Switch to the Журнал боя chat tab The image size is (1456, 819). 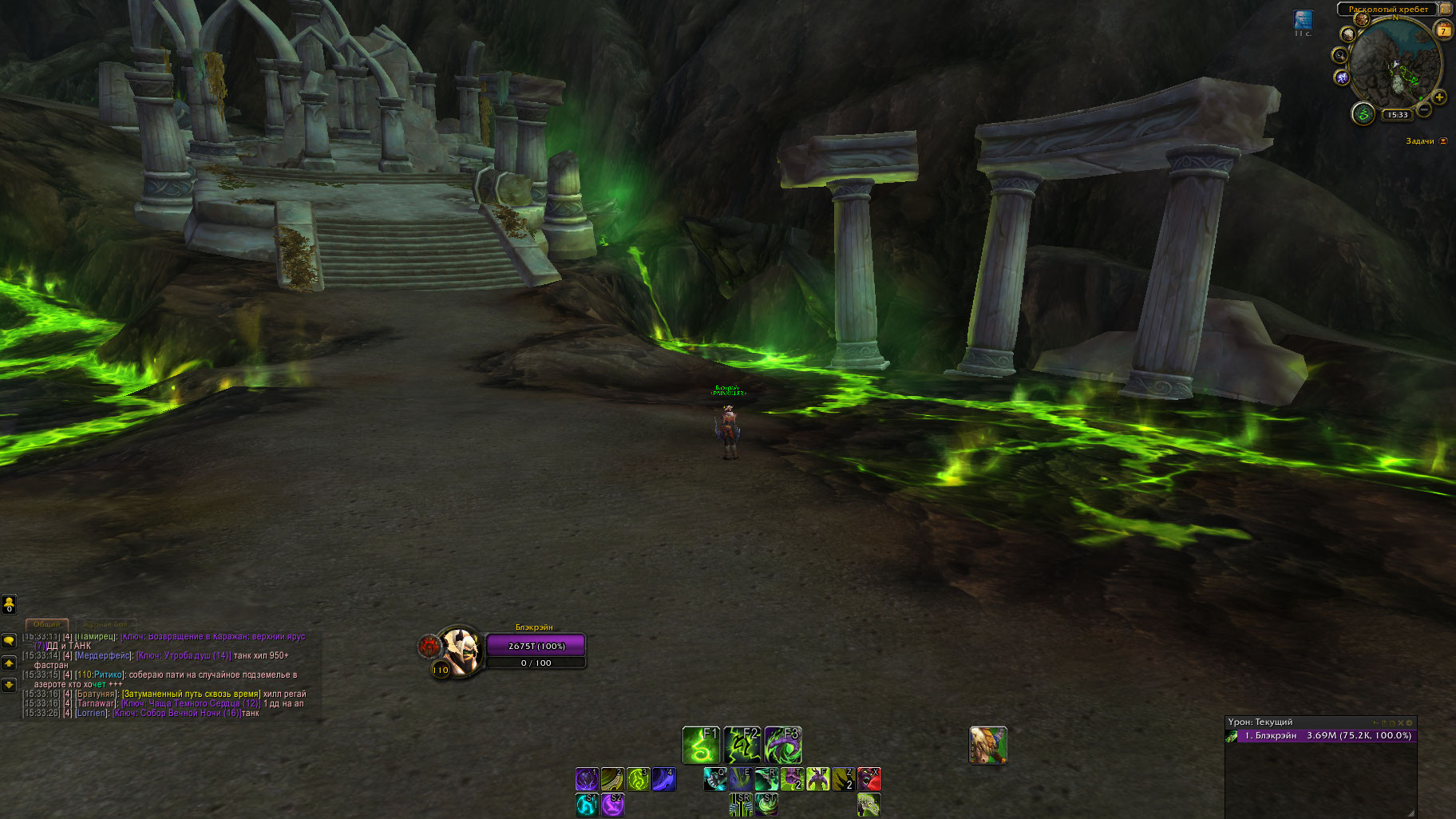(105, 624)
